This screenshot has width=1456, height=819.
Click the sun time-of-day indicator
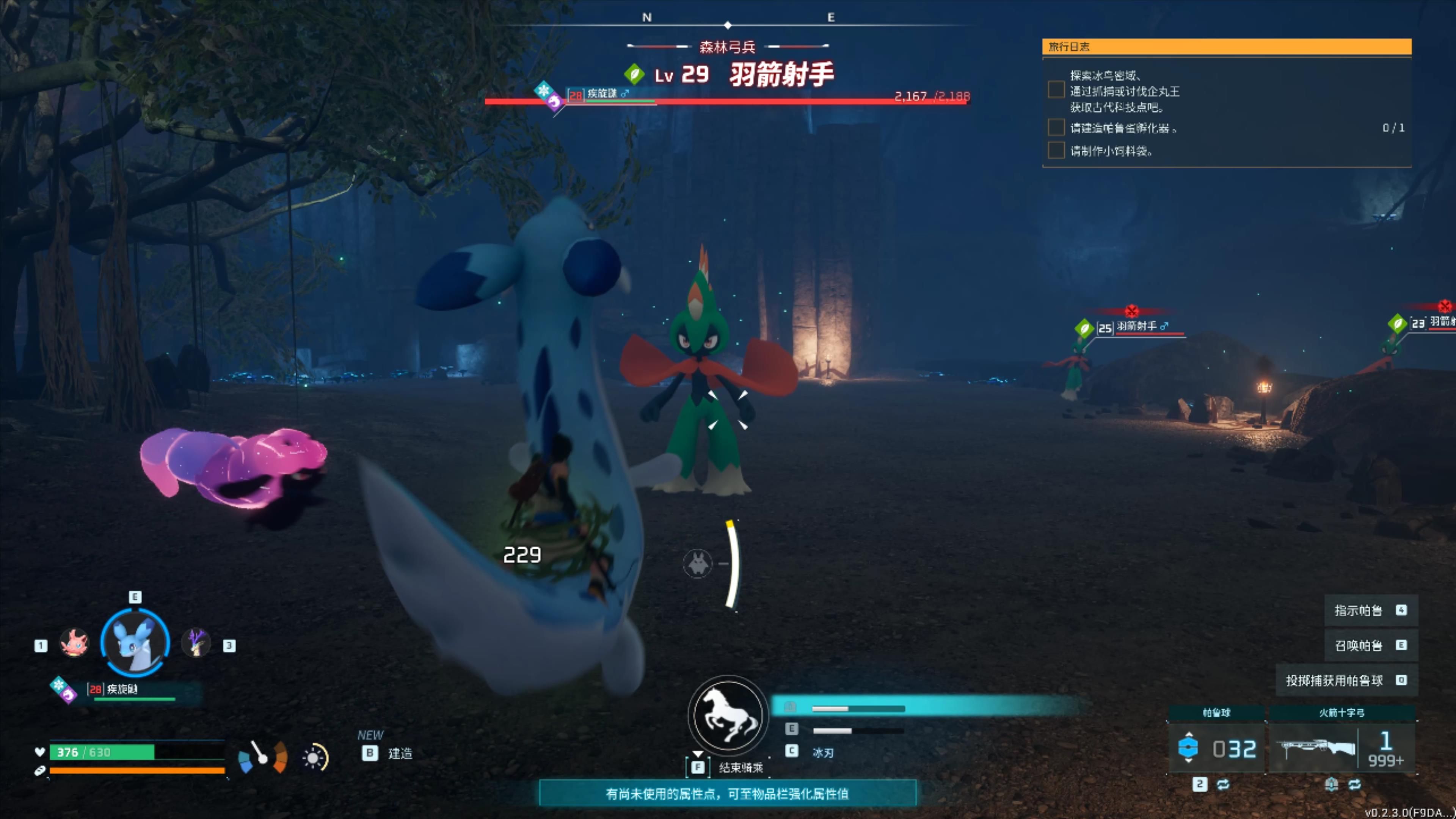pos(314,758)
